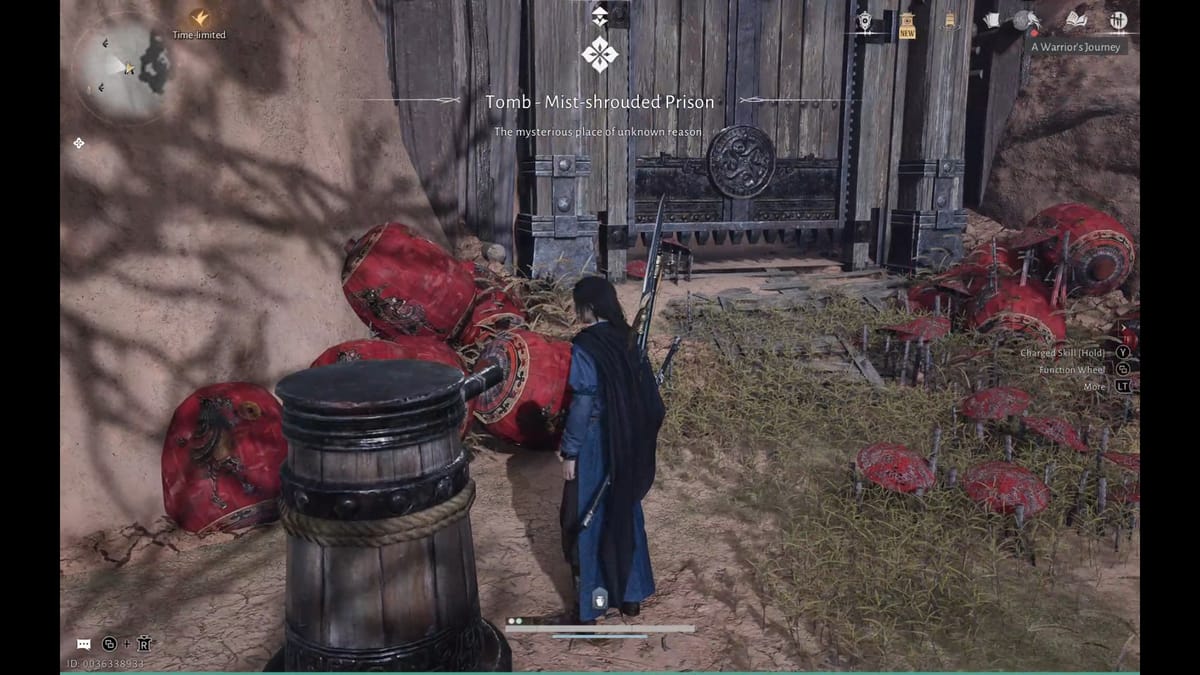Open the chat speech bubble
Viewport: 1200px width, 675px height.
(84, 644)
